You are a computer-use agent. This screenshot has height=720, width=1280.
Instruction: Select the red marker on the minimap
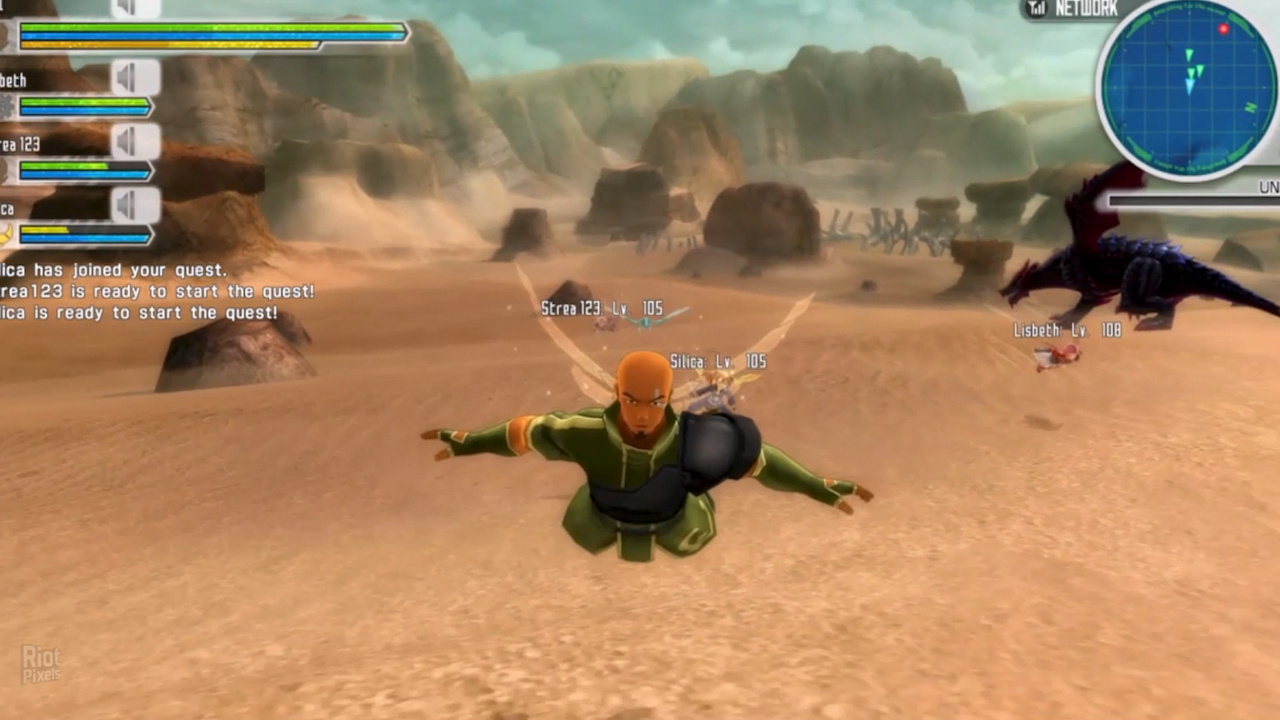1223,29
